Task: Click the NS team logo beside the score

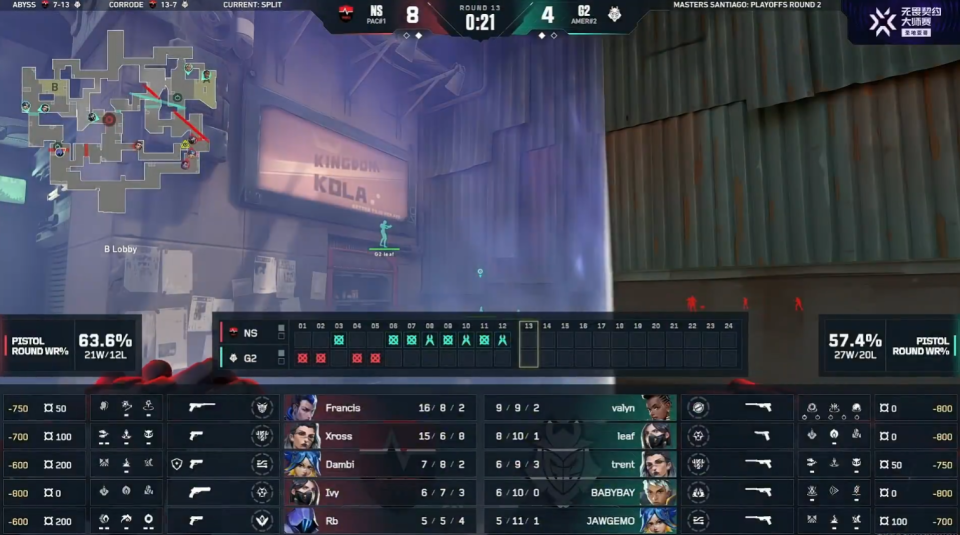Action: pos(346,16)
